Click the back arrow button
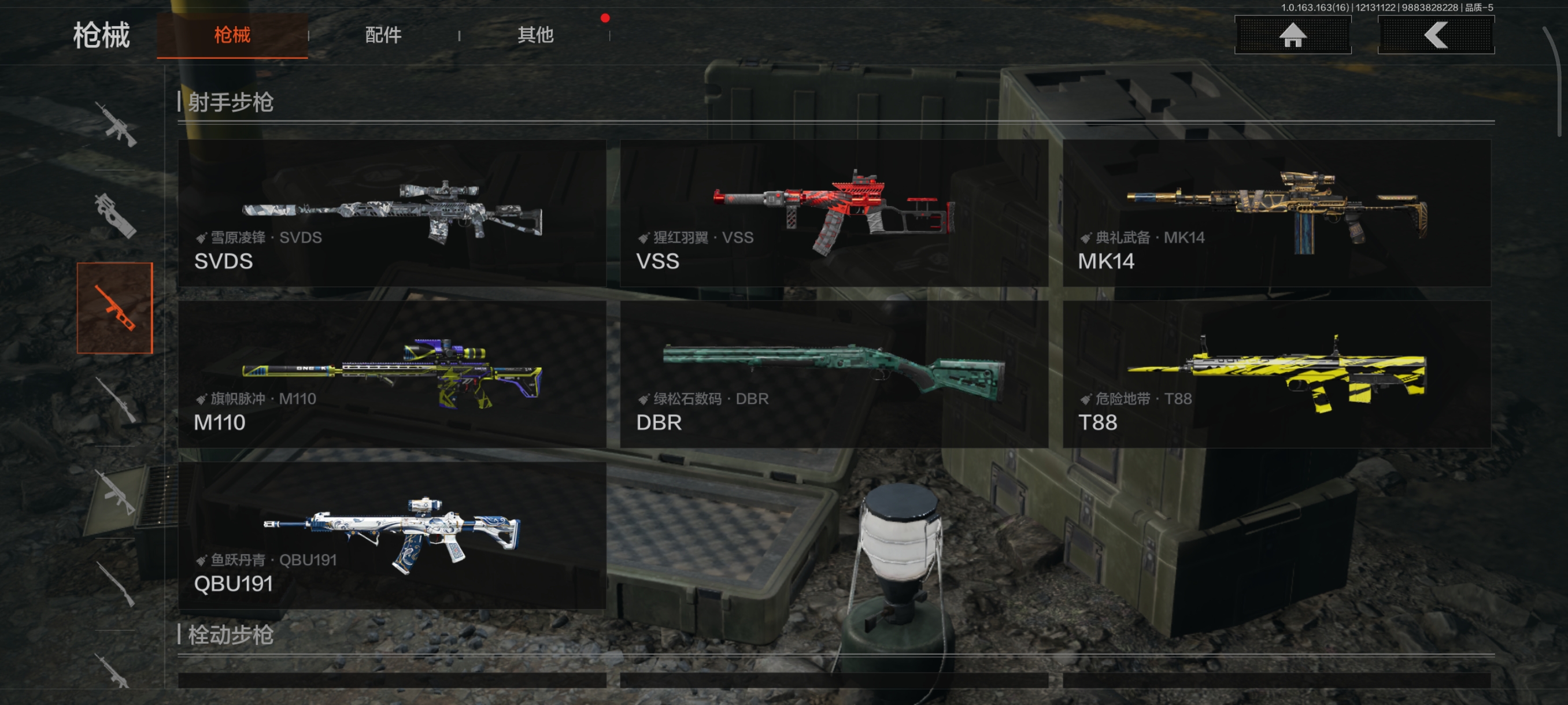The height and width of the screenshot is (705, 1568). point(1435,35)
